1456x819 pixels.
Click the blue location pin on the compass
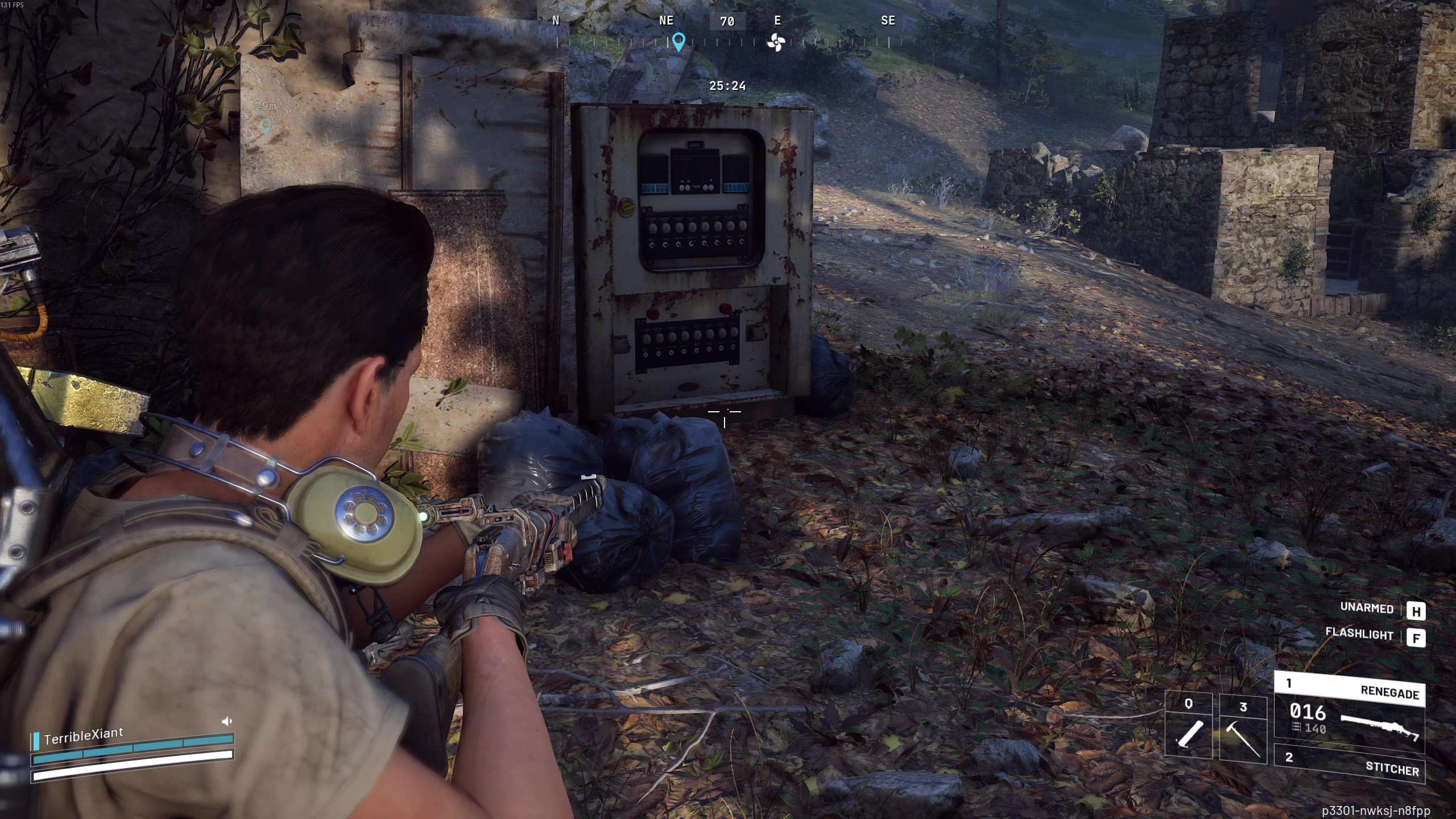pos(678,42)
